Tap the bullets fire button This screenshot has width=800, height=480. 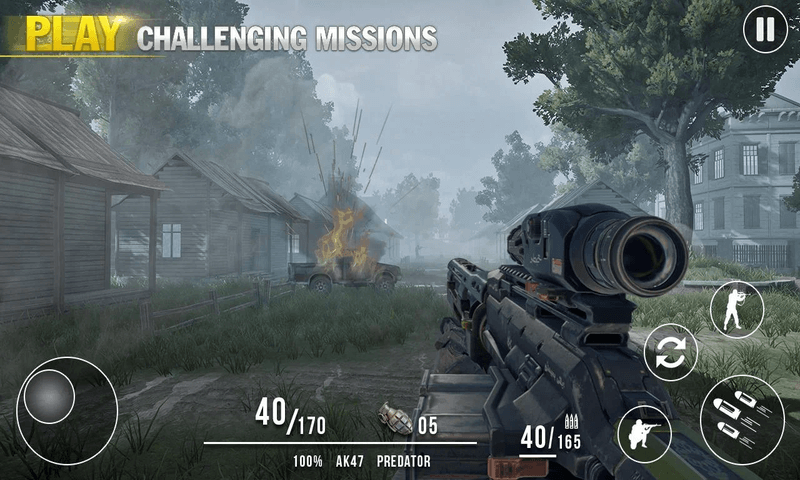point(742,418)
